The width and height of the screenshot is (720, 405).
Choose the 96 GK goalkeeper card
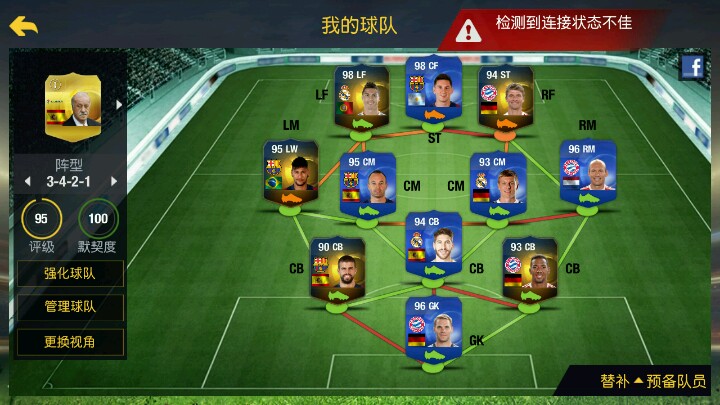click(433, 325)
